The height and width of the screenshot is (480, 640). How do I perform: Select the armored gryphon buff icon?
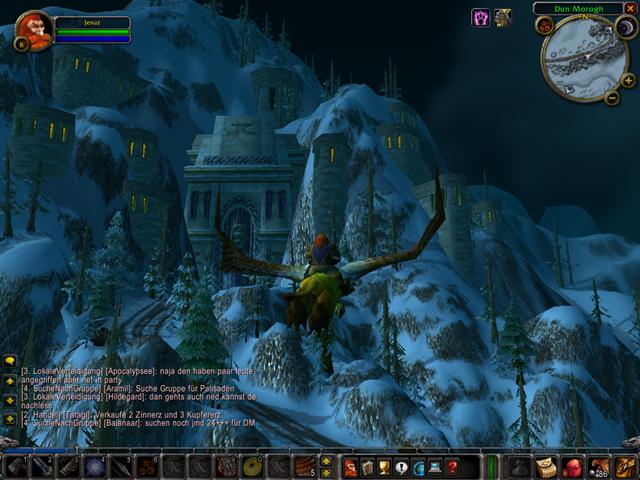coord(503,17)
